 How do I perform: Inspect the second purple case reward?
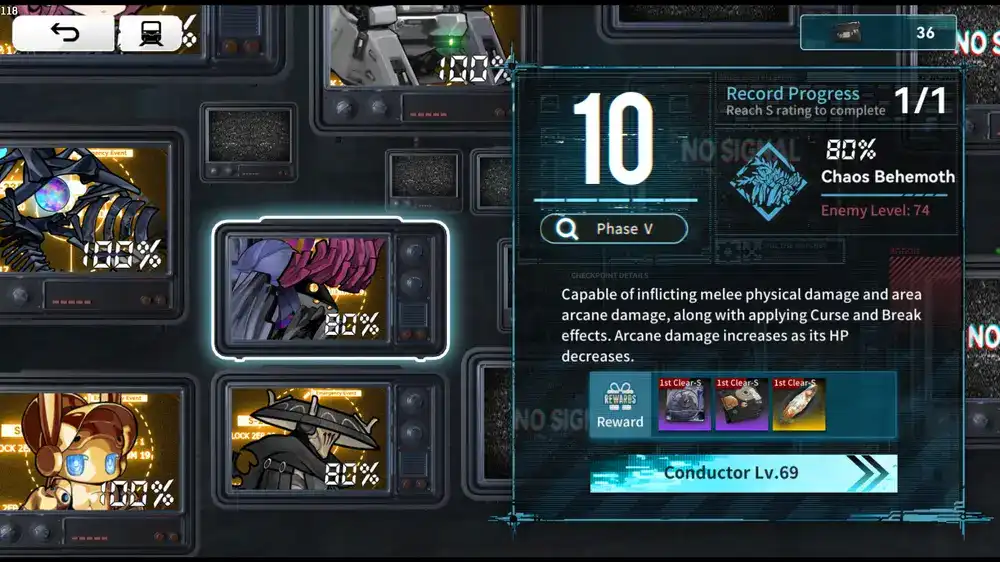(741, 404)
